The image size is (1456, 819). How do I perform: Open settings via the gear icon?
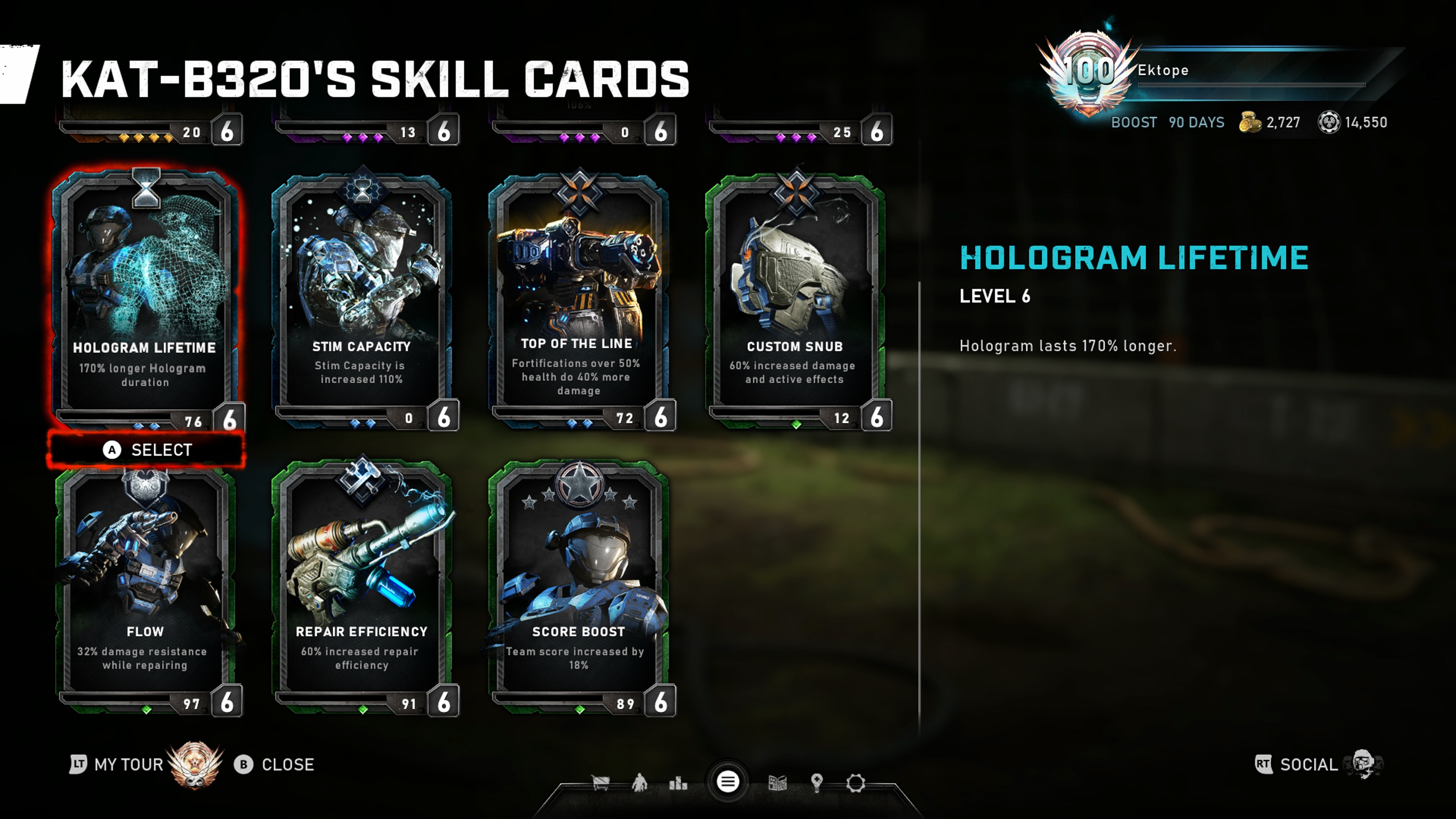855,783
